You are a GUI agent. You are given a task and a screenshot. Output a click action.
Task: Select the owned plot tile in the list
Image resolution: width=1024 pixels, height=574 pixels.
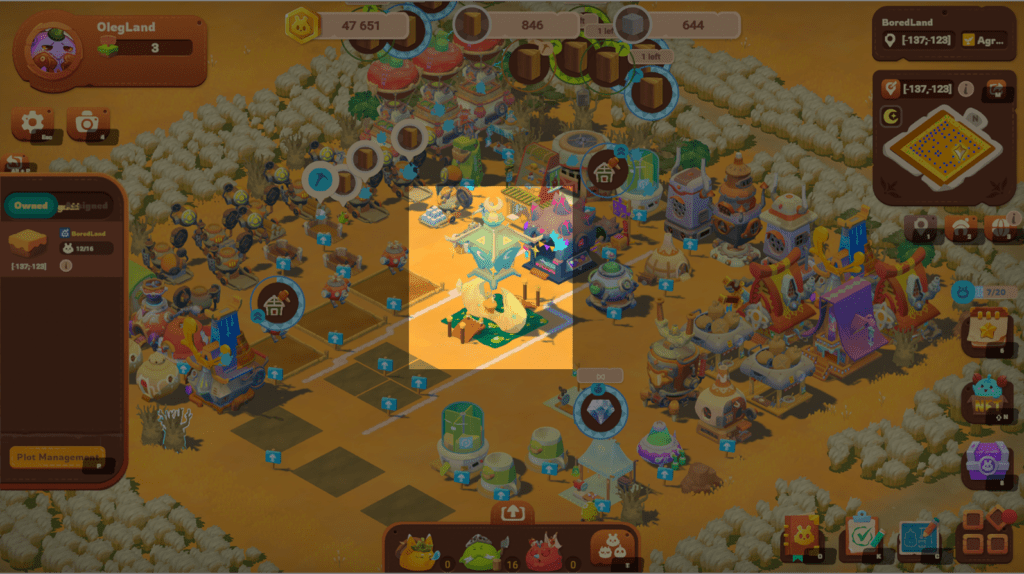(27, 242)
